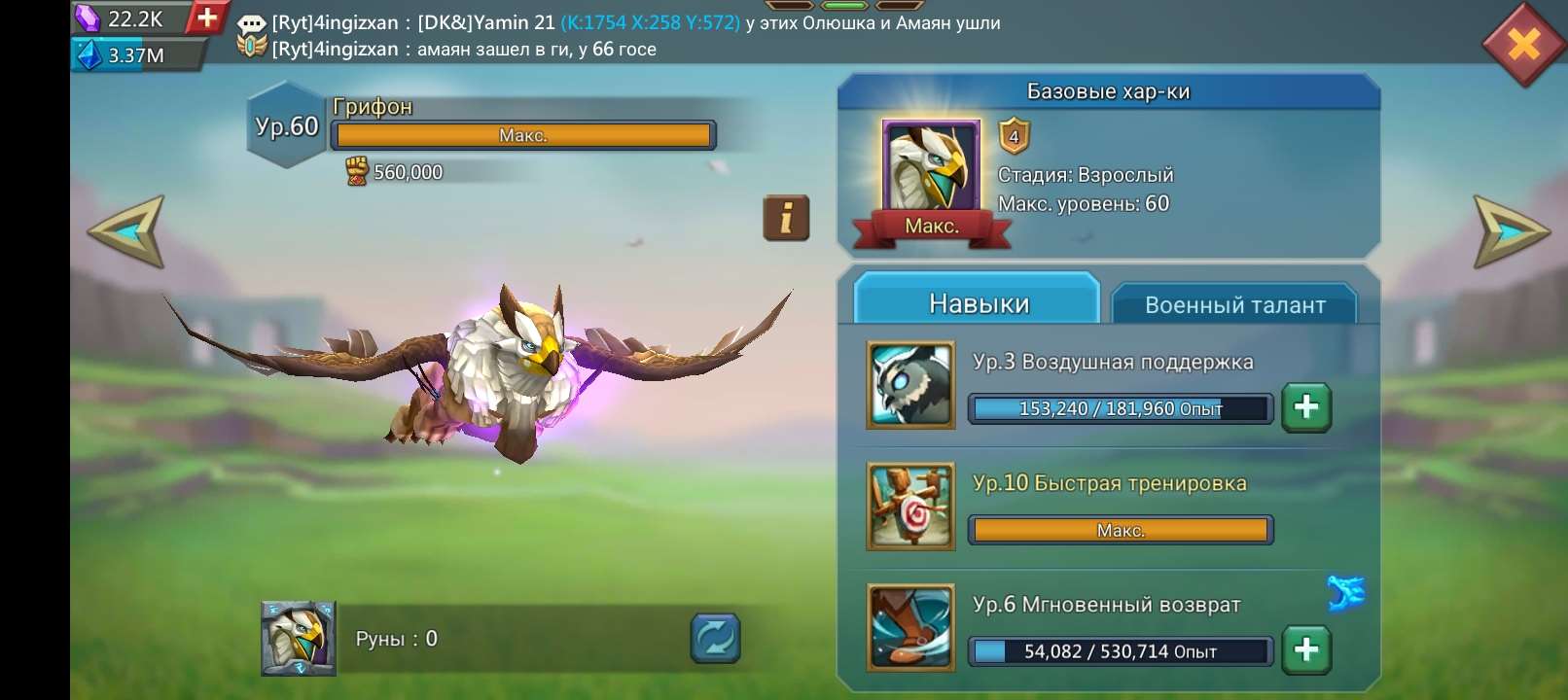Tap the chat speech bubble icon

click(x=253, y=21)
